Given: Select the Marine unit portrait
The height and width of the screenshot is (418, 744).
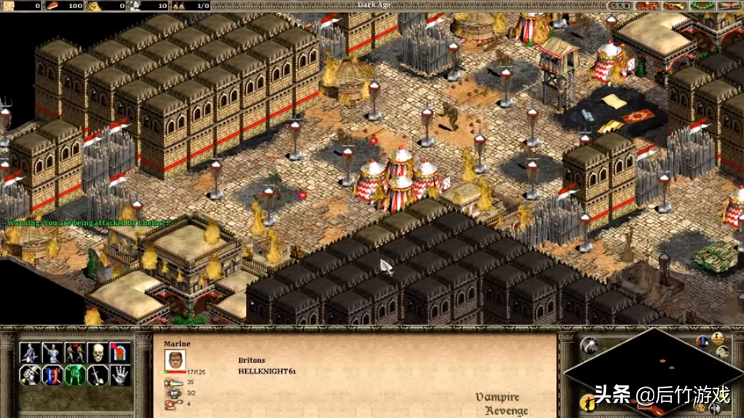Looking at the screenshot, I should coord(175,361).
